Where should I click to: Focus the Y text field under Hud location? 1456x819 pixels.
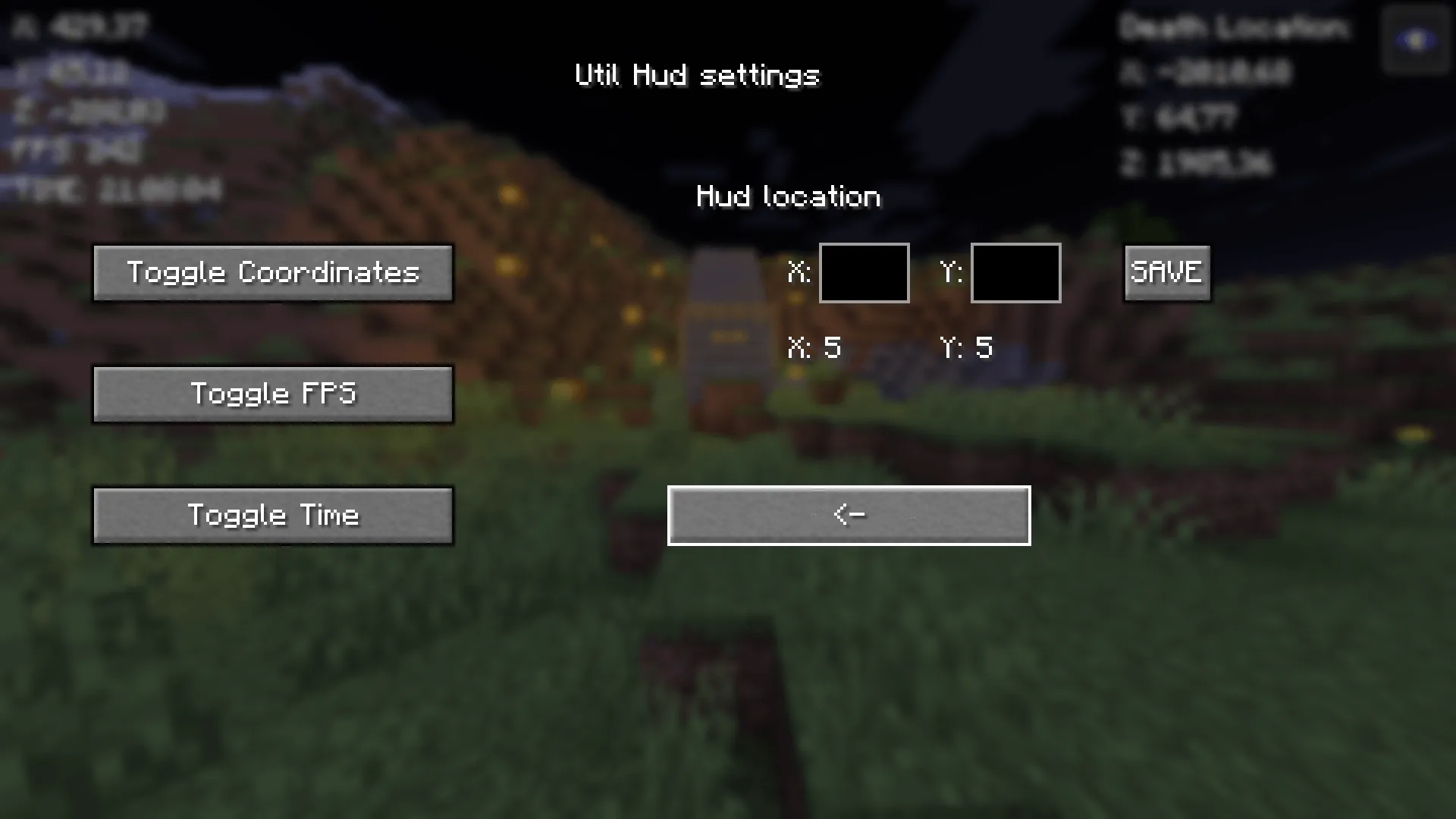(x=1015, y=273)
